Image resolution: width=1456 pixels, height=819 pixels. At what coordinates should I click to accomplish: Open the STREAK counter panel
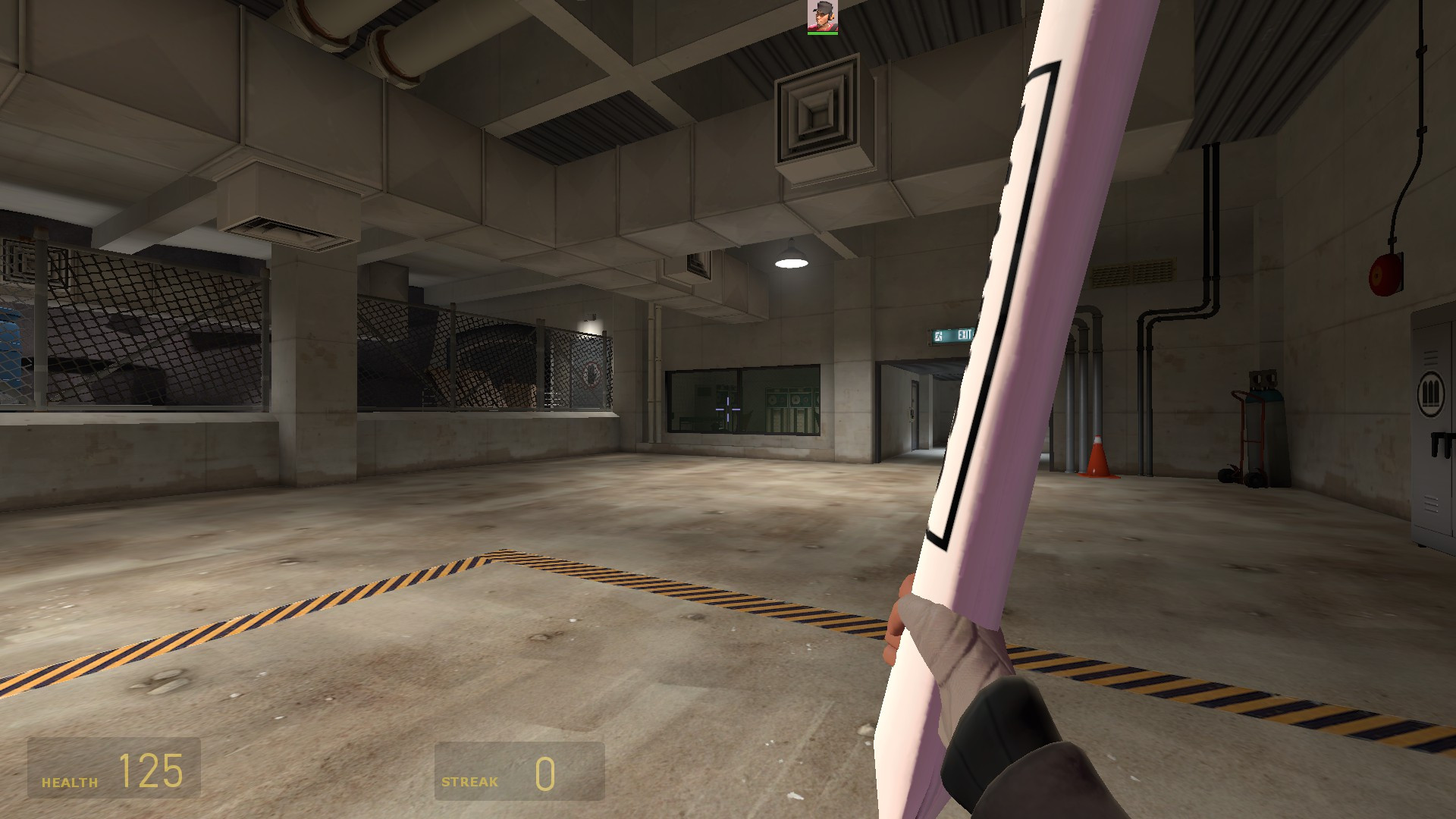coord(518,773)
